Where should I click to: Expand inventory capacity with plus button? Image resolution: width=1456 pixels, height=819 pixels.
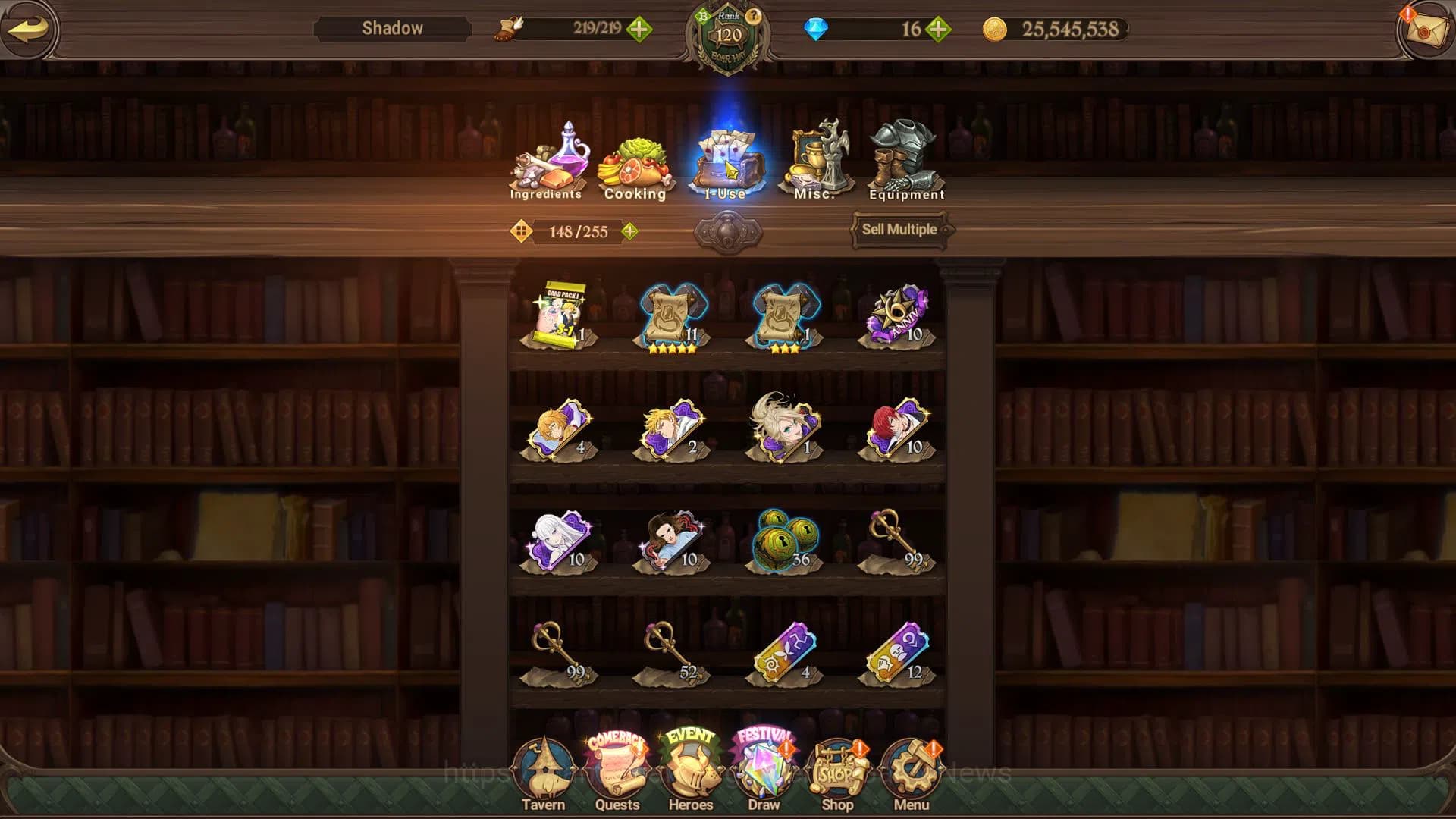629,231
